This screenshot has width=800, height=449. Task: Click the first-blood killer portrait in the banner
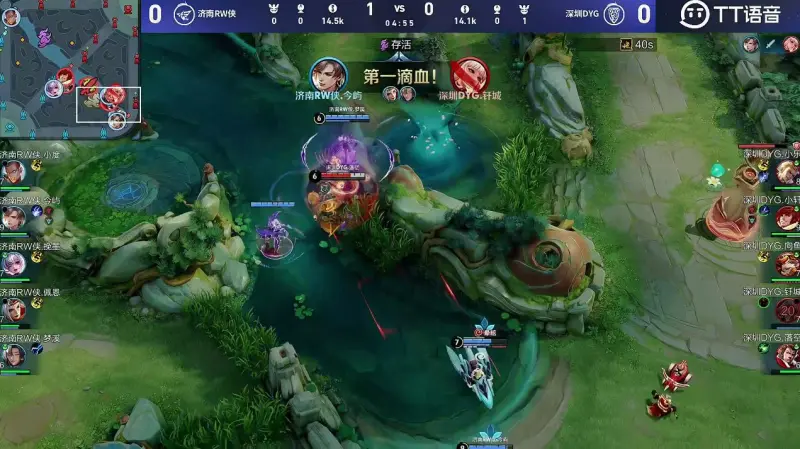pos(328,75)
